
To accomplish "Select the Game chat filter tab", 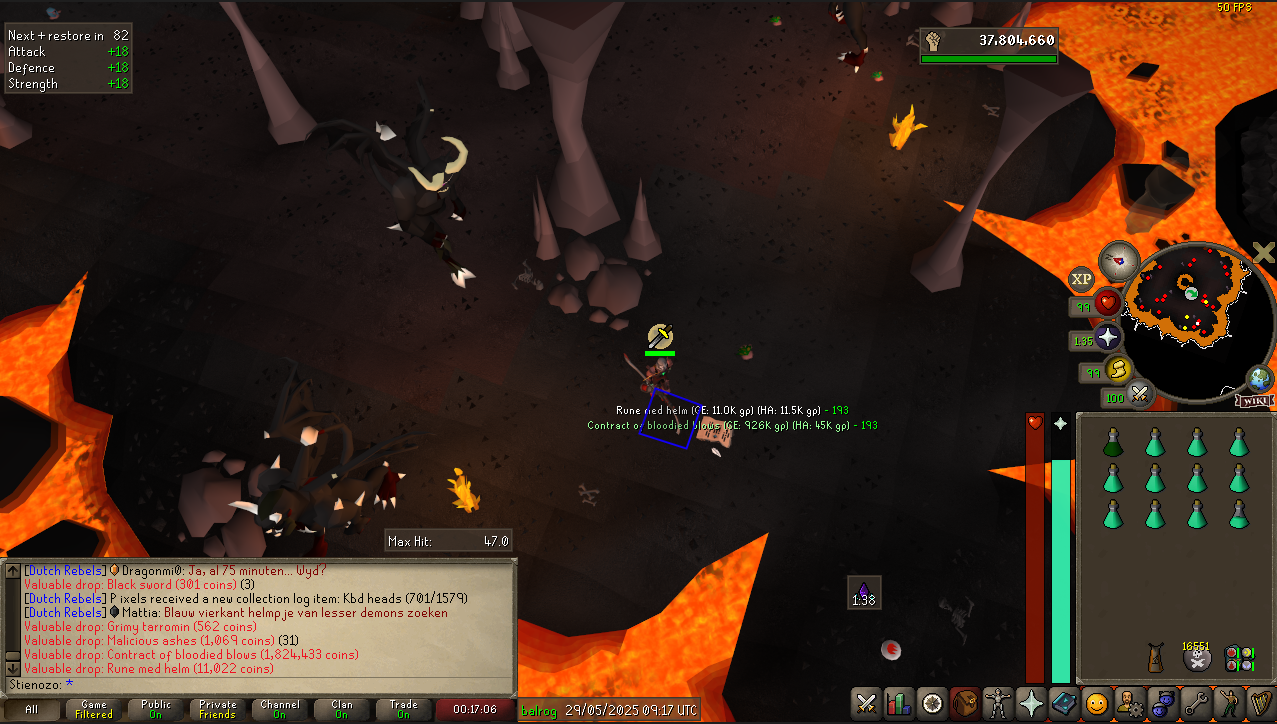I will coord(94,710).
